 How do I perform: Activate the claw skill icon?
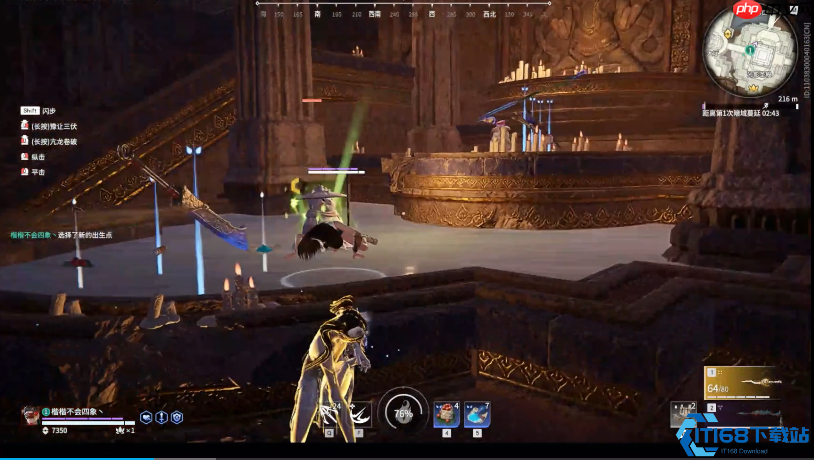tap(330, 415)
